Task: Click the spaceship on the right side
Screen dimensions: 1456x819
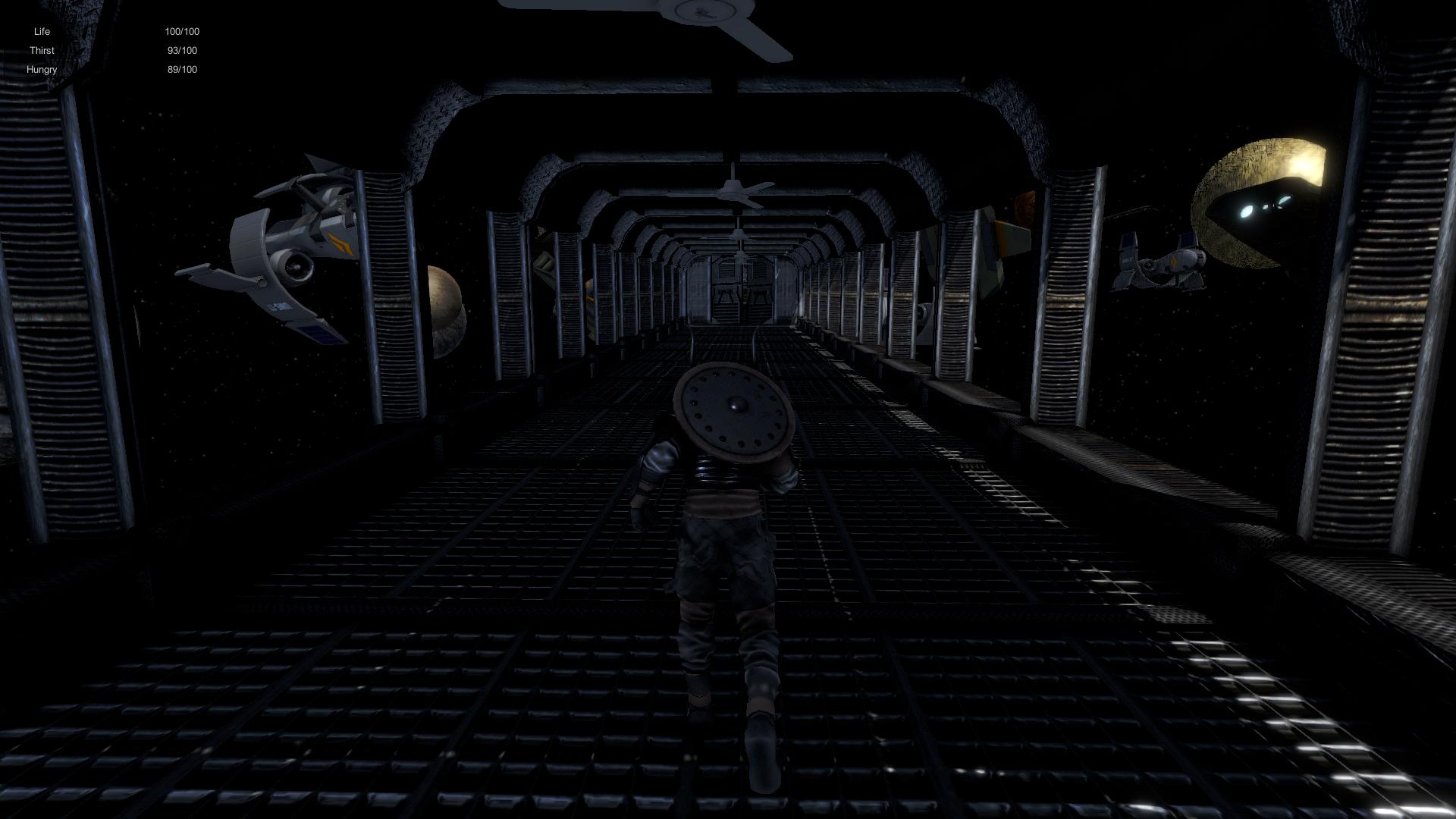Action: coord(1160,262)
